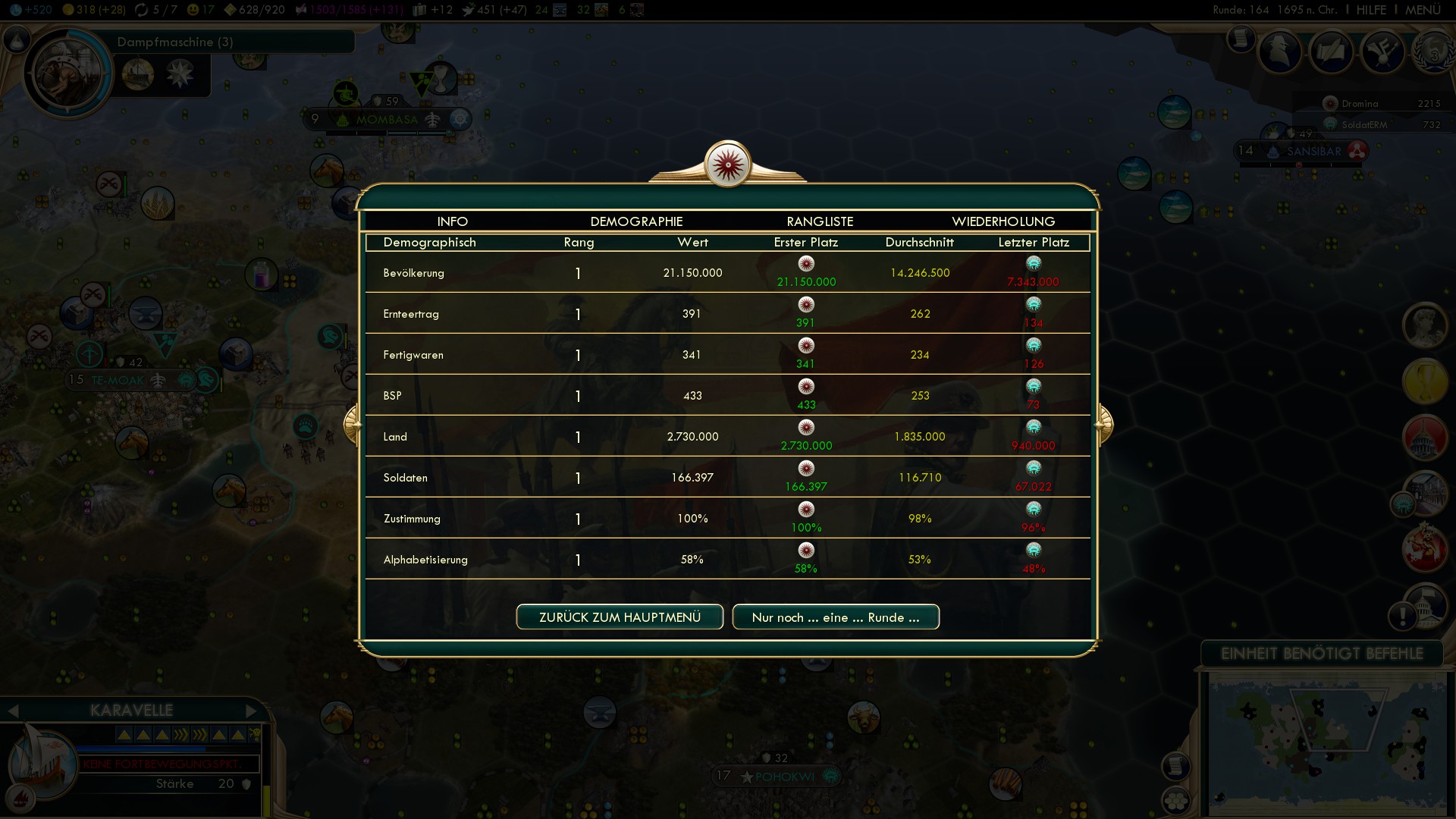The image size is (1456, 819).
Task: Open the HILFE menu
Action: 1371,10
